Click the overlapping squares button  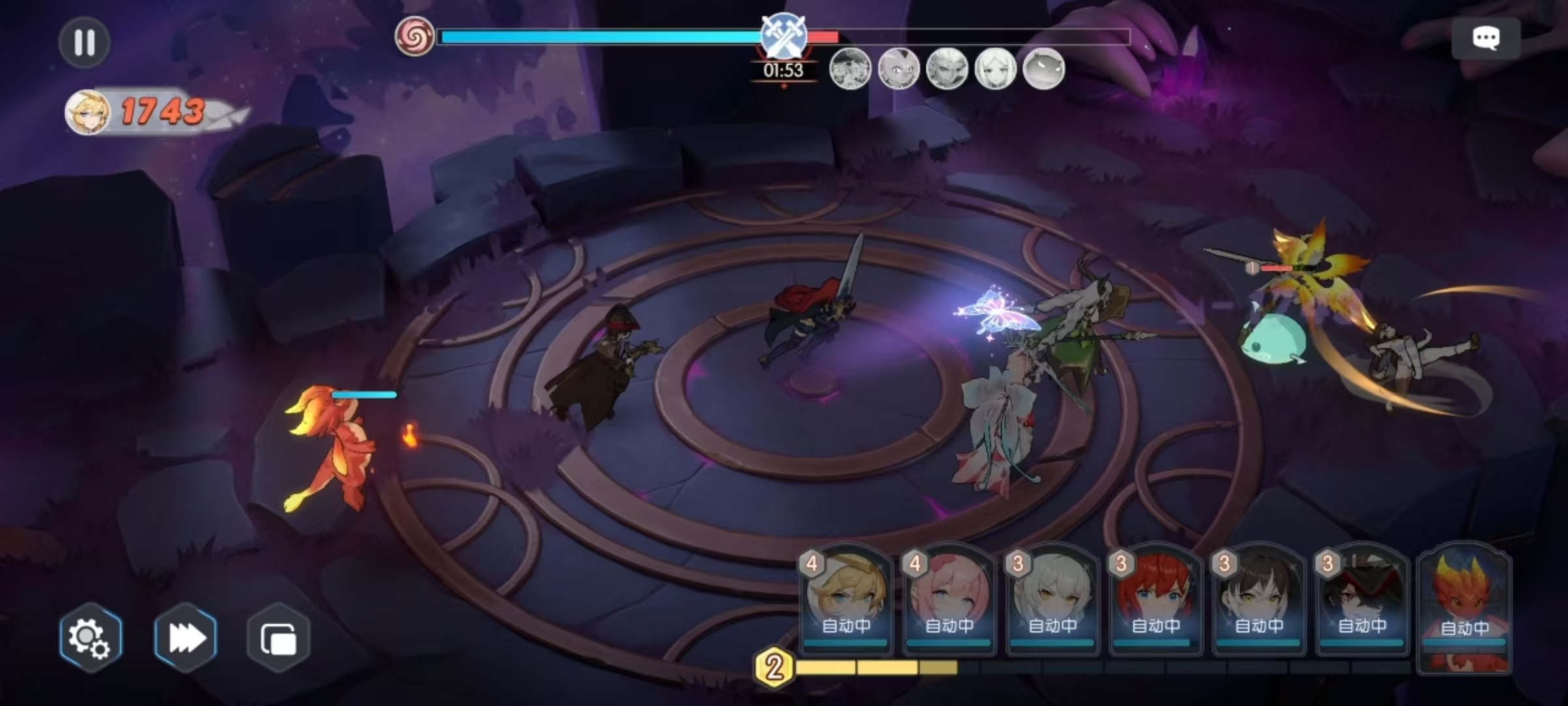[278, 638]
